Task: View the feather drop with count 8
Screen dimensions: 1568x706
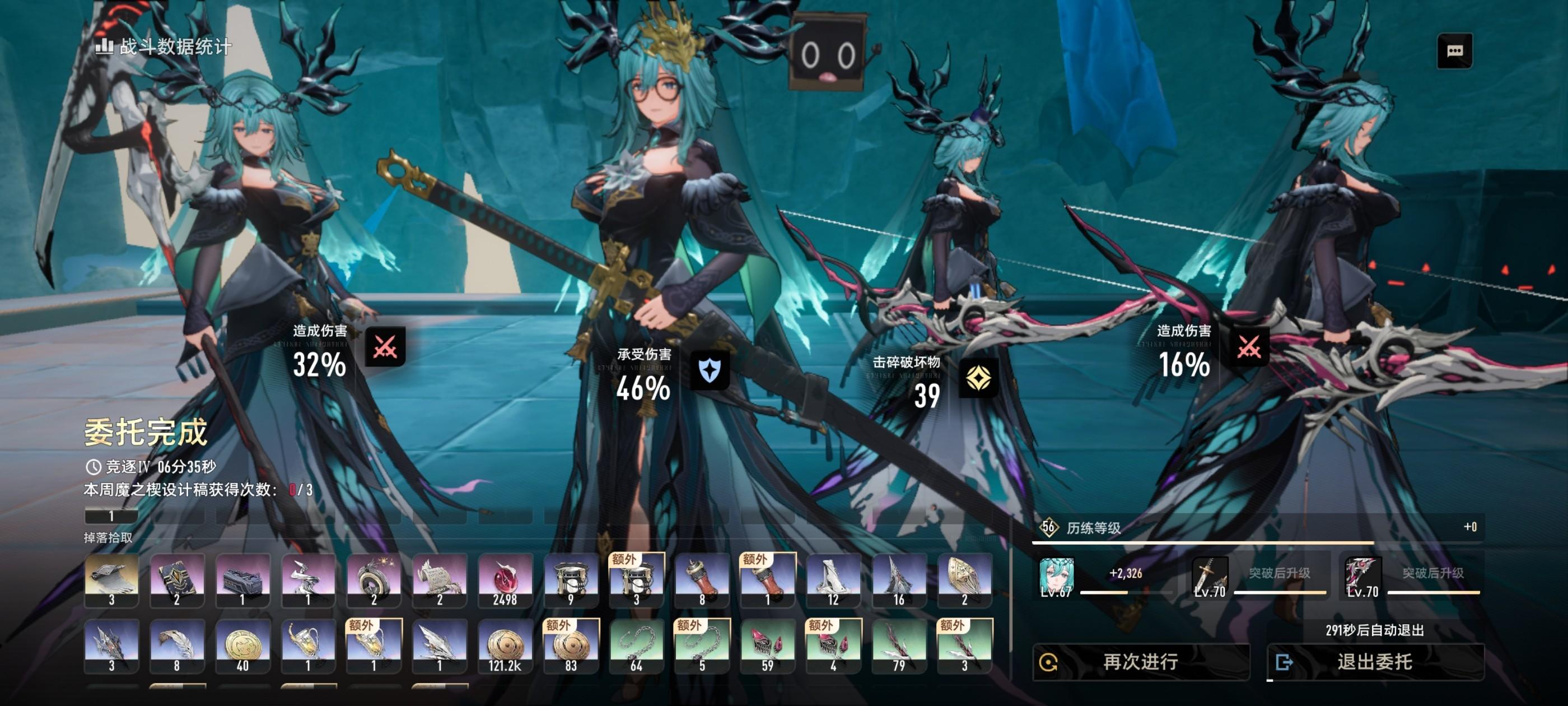Action: (x=177, y=645)
